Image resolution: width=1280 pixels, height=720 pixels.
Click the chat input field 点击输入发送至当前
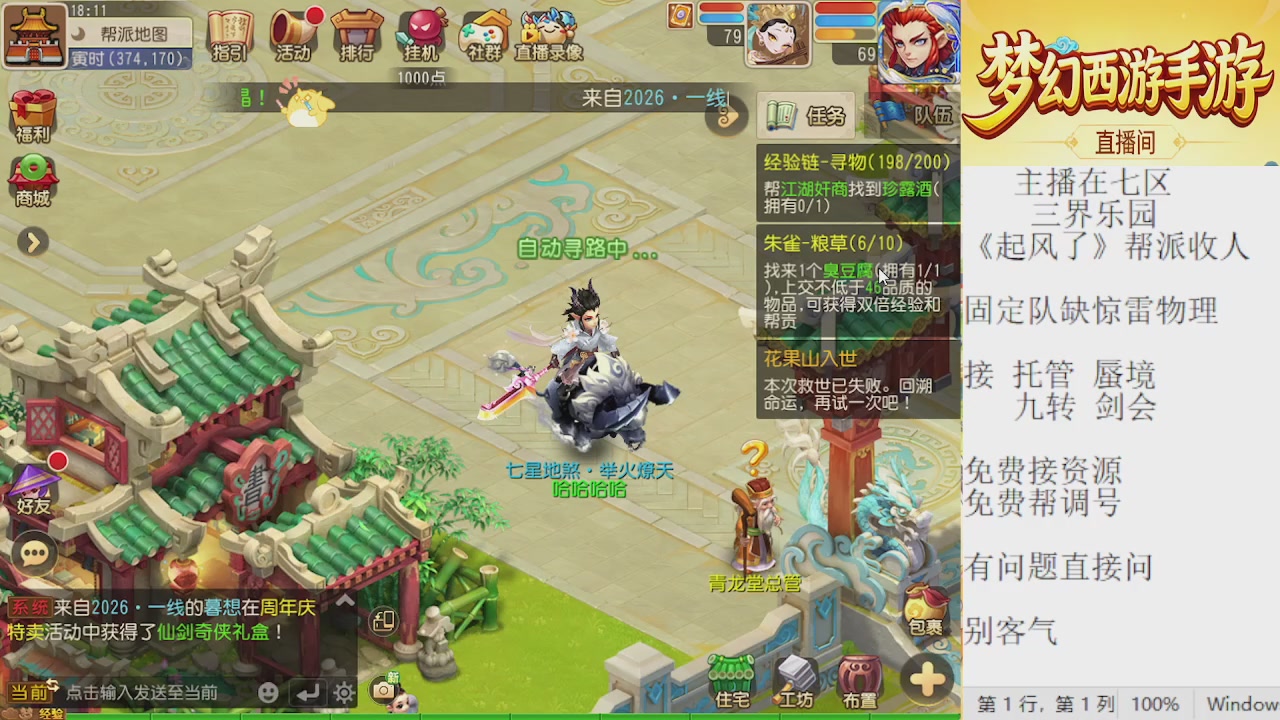140,690
